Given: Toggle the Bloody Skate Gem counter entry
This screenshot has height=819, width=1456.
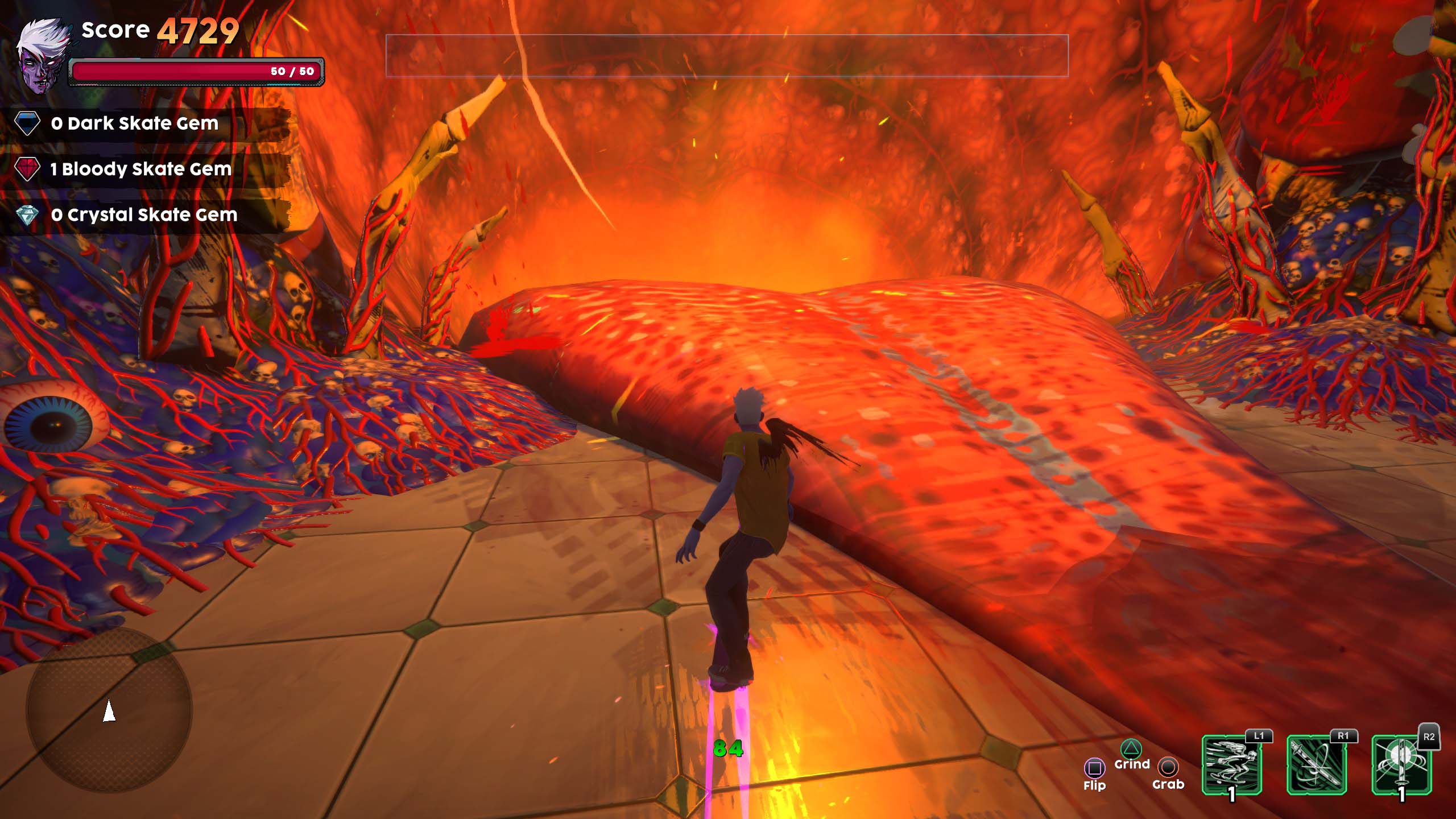Looking at the screenshot, I should coord(136,169).
